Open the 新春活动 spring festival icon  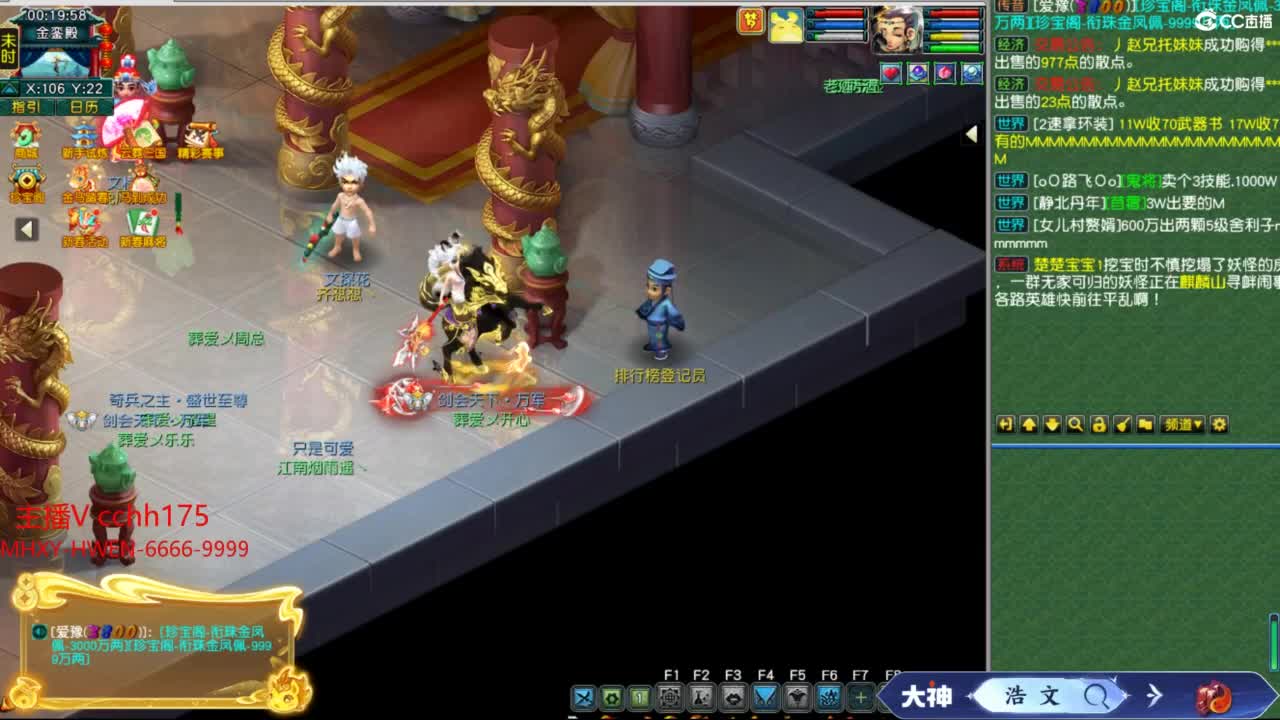point(82,222)
